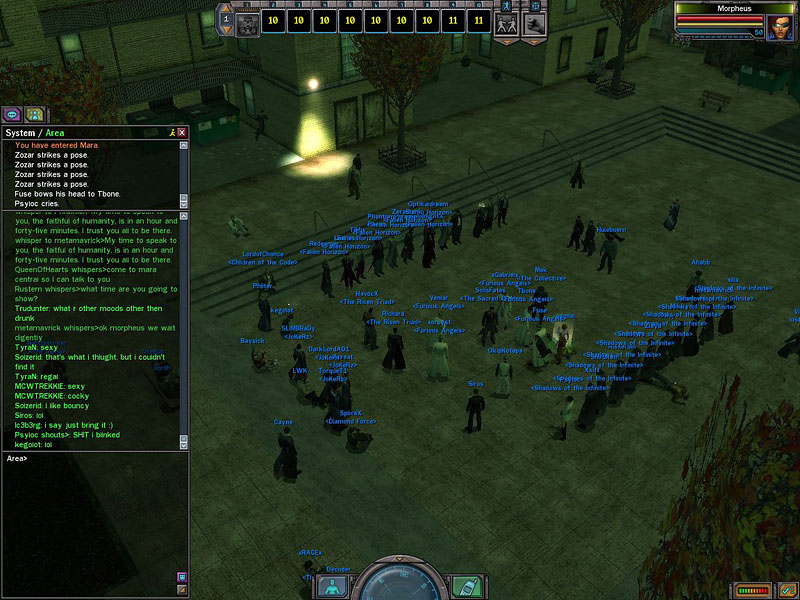Switch hotbar page with the up arrow
This screenshot has width=800, height=600.
[x=226, y=9]
